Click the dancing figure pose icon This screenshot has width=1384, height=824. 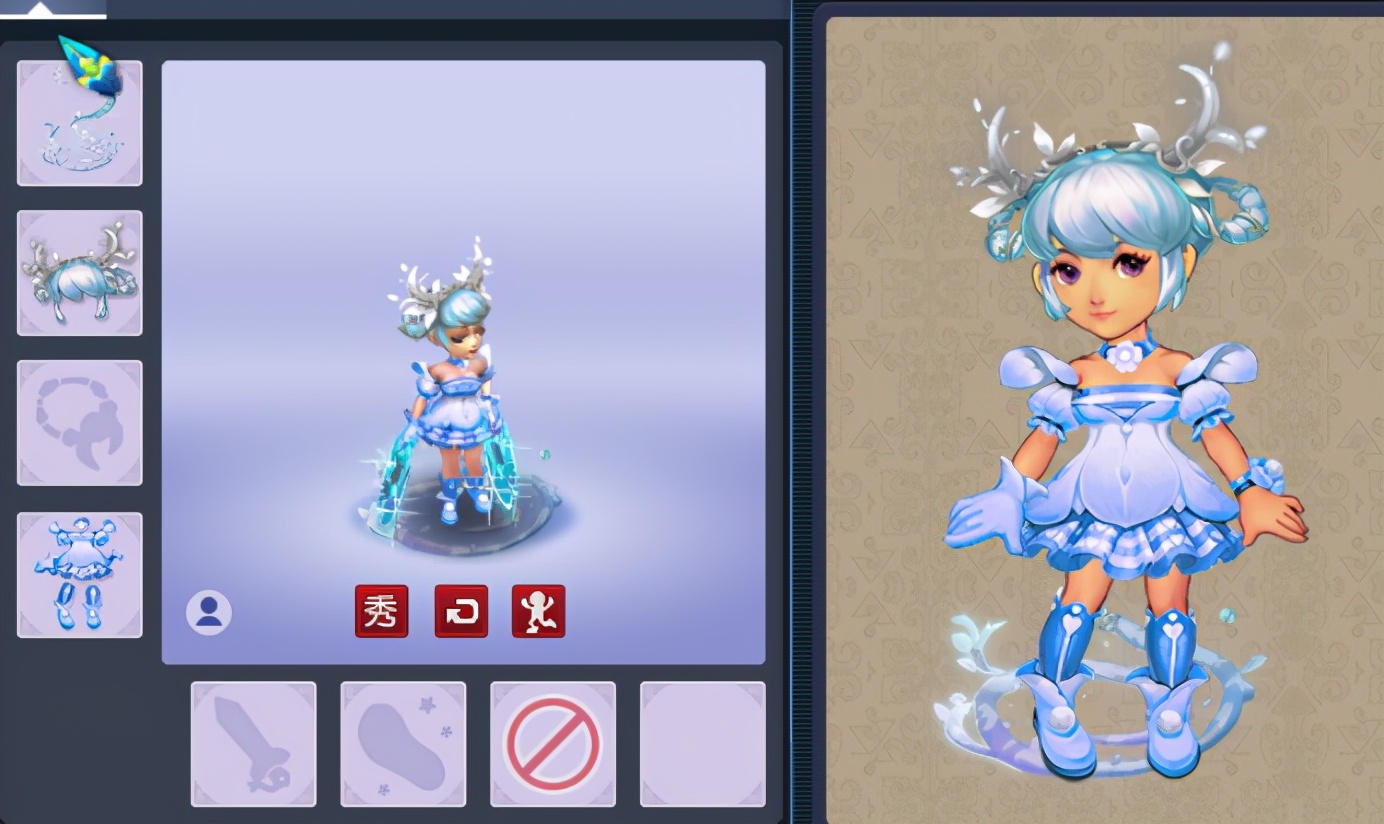click(x=538, y=611)
